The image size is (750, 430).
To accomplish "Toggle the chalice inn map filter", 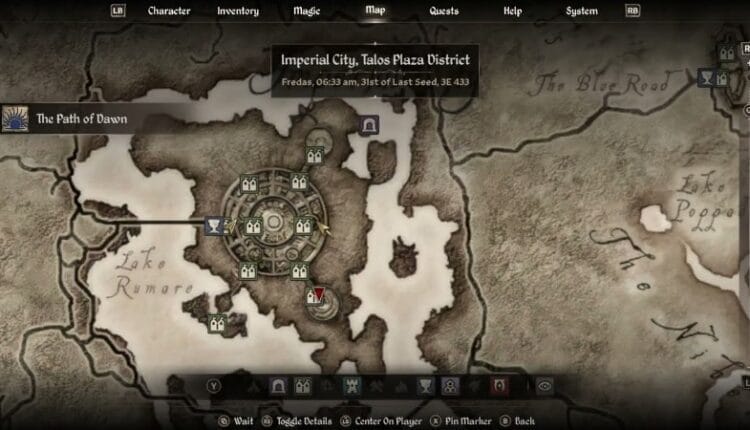I will click(x=424, y=384).
